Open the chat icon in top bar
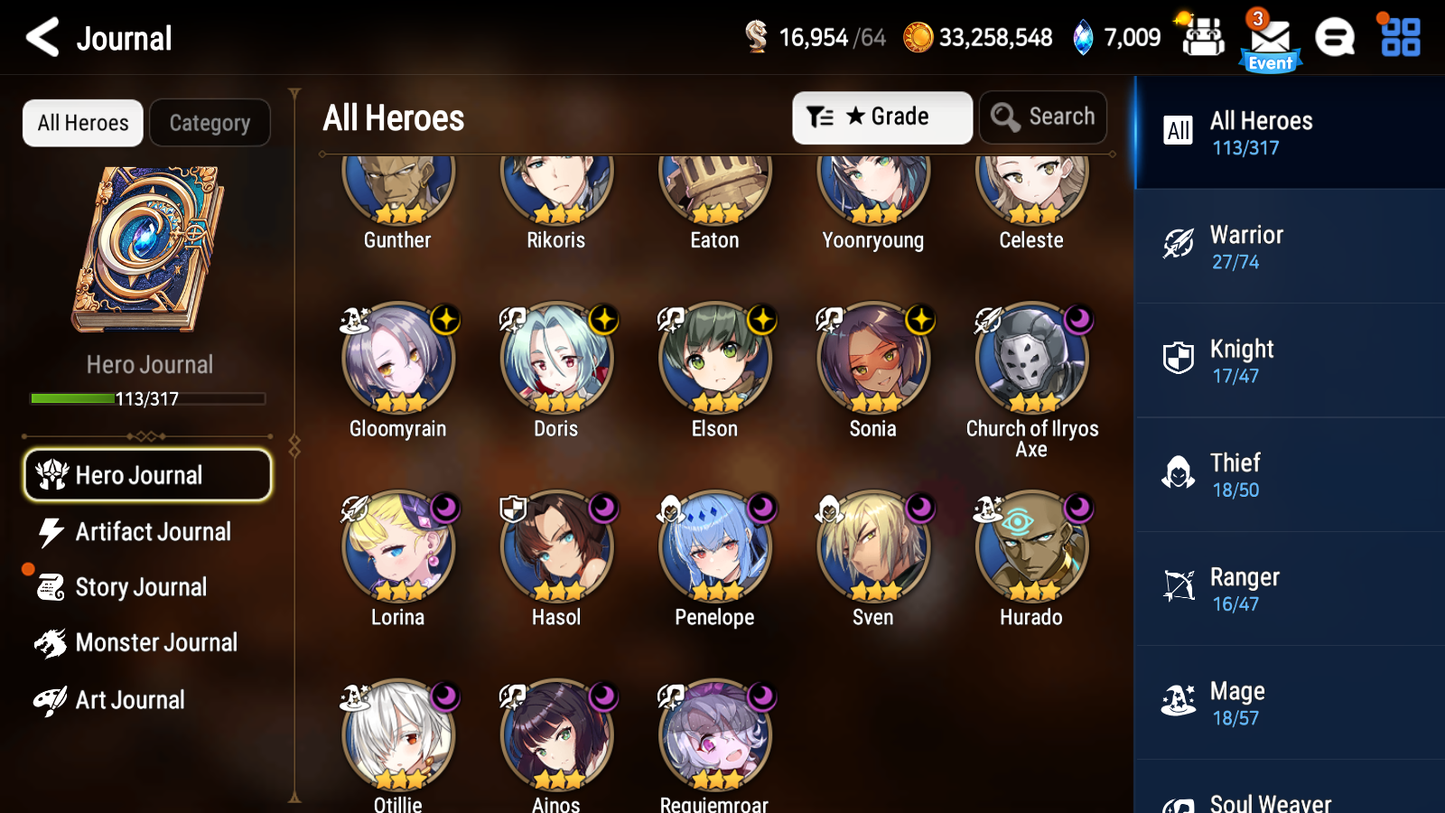The width and height of the screenshot is (1445, 813). click(x=1335, y=36)
